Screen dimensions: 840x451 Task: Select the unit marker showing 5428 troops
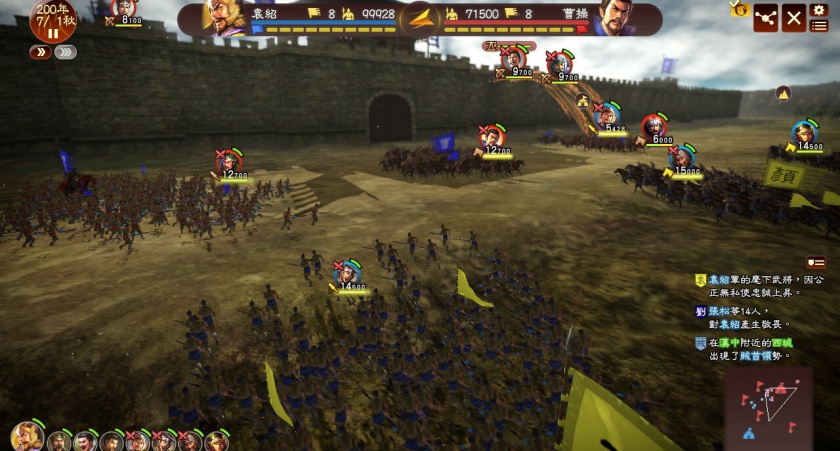[x=608, y=115]
